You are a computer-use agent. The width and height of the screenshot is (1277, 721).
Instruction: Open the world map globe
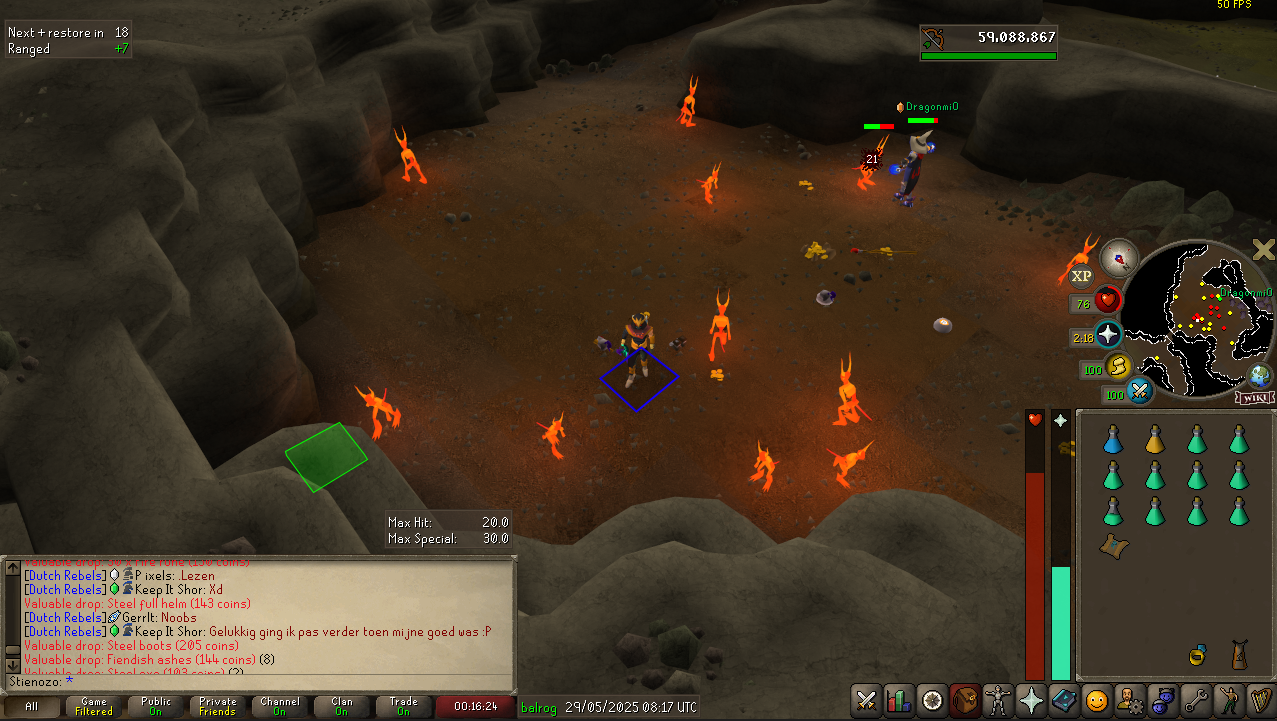[1260, 376]
